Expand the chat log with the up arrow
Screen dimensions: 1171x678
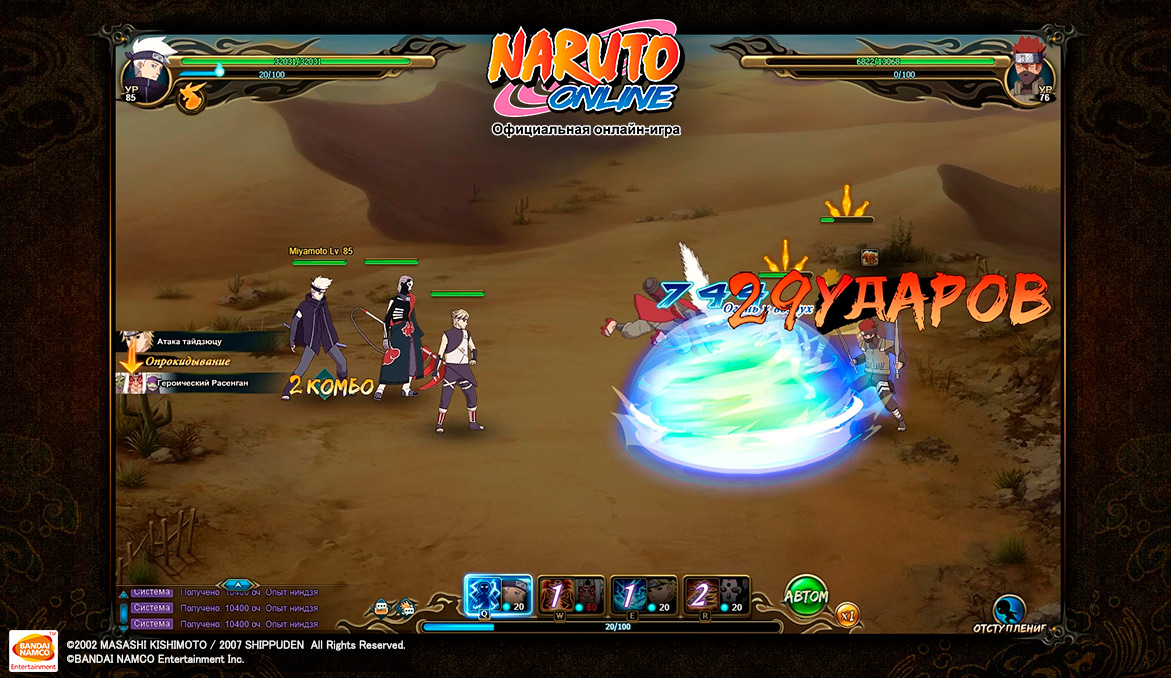[237, 584]
